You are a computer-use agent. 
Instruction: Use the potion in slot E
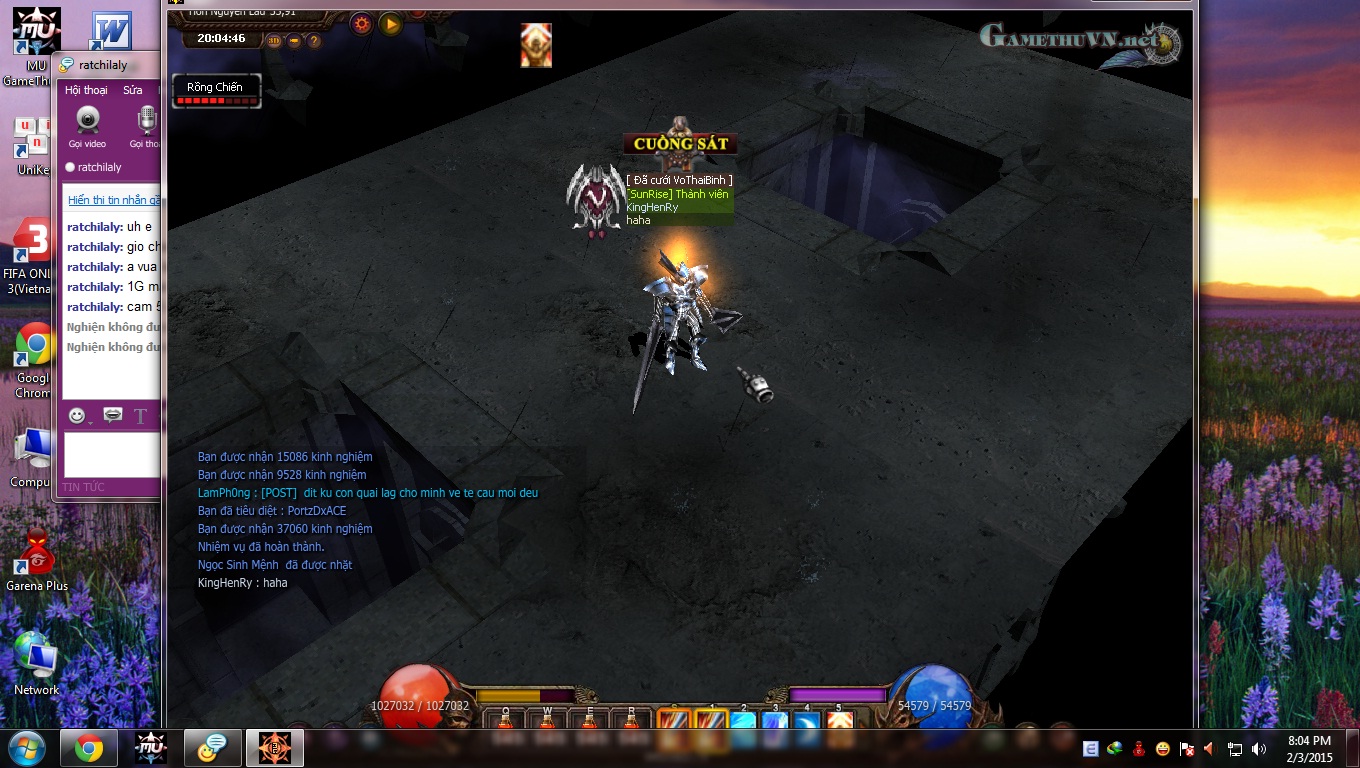(589, 722)
